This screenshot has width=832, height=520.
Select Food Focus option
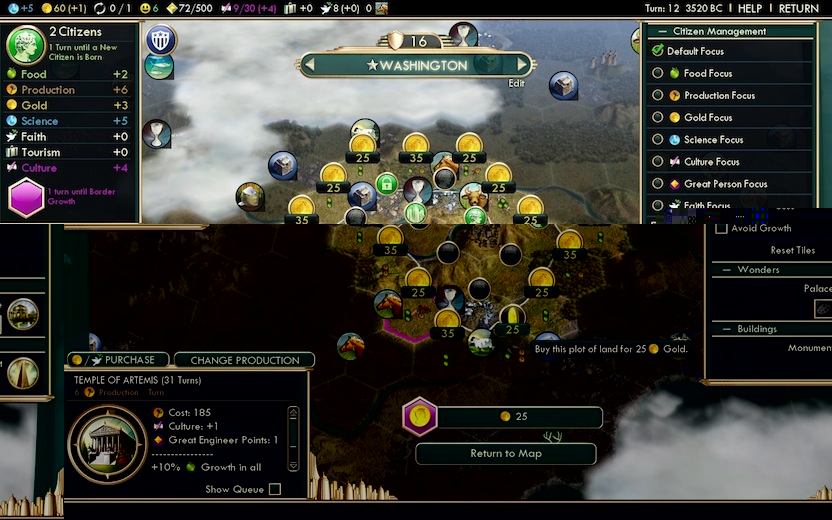coord(658,73)
